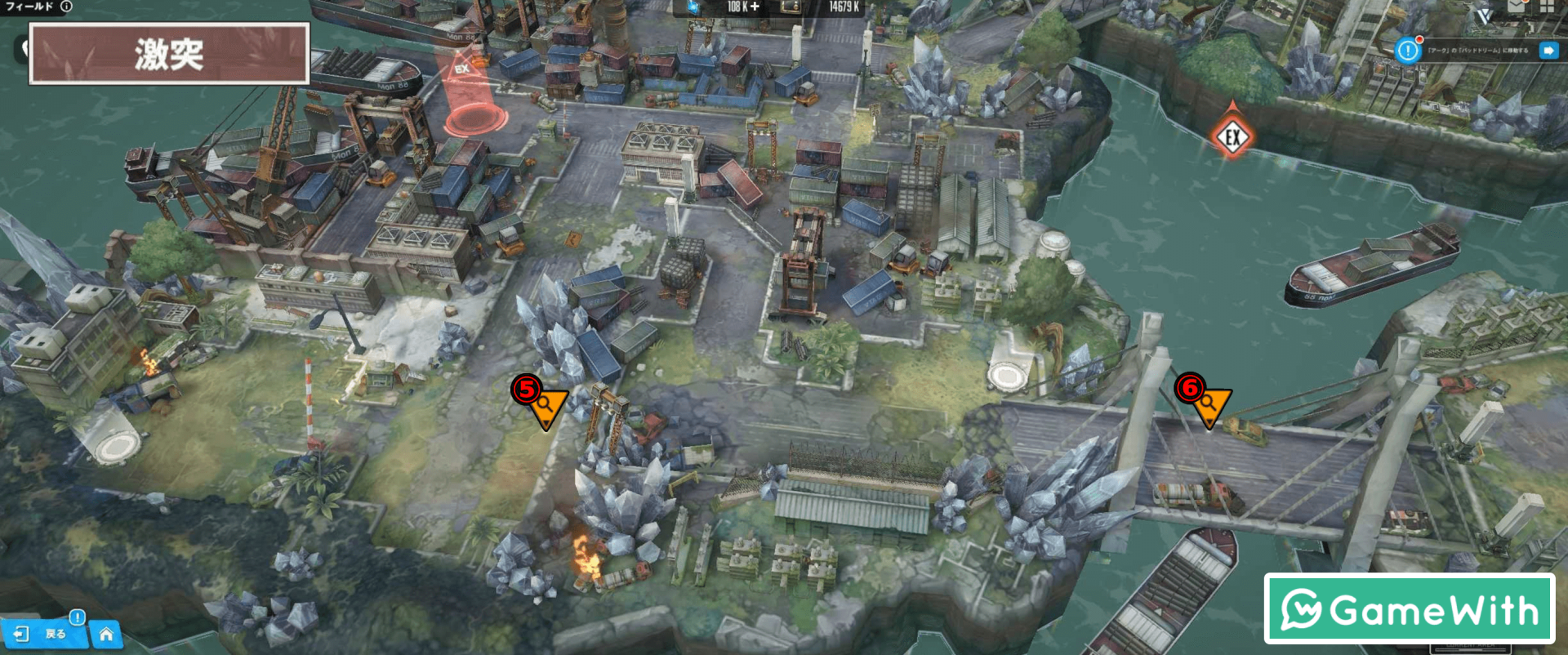Select the orange search marker numbered 6
The width and height of the screenshot is (1568, 655).
(1210, 405)
